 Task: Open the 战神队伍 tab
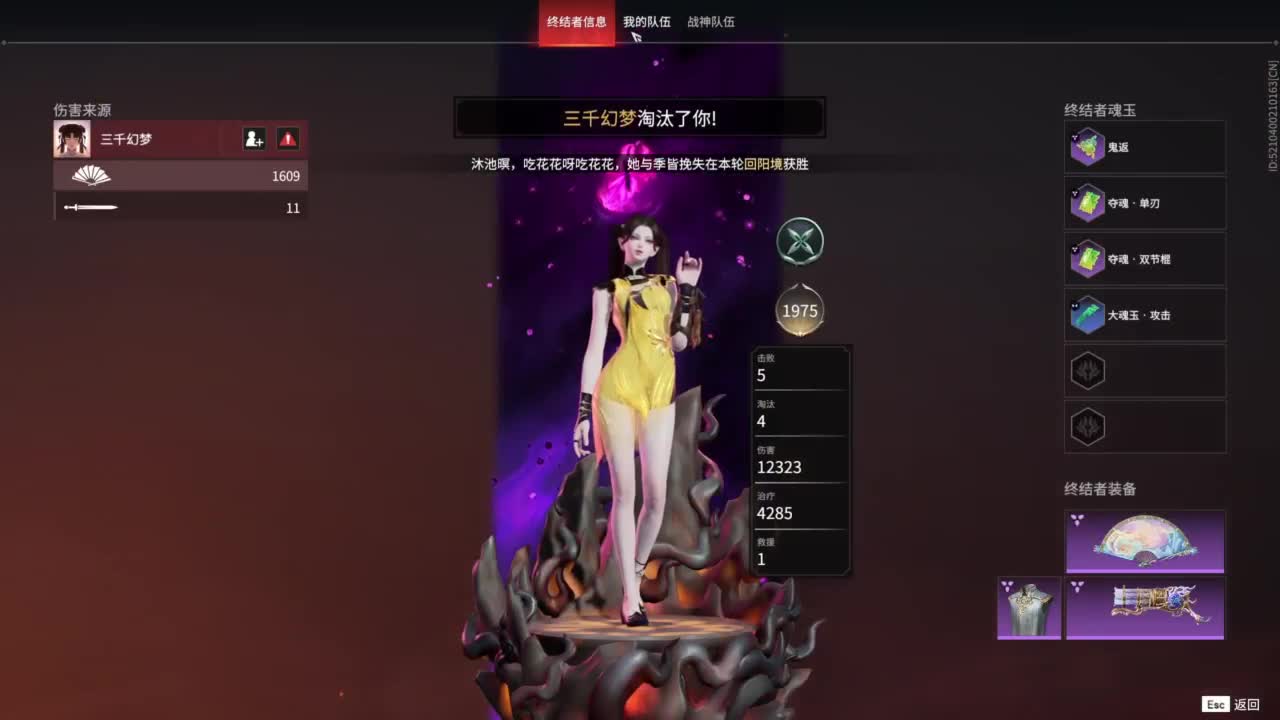[709, 21]
